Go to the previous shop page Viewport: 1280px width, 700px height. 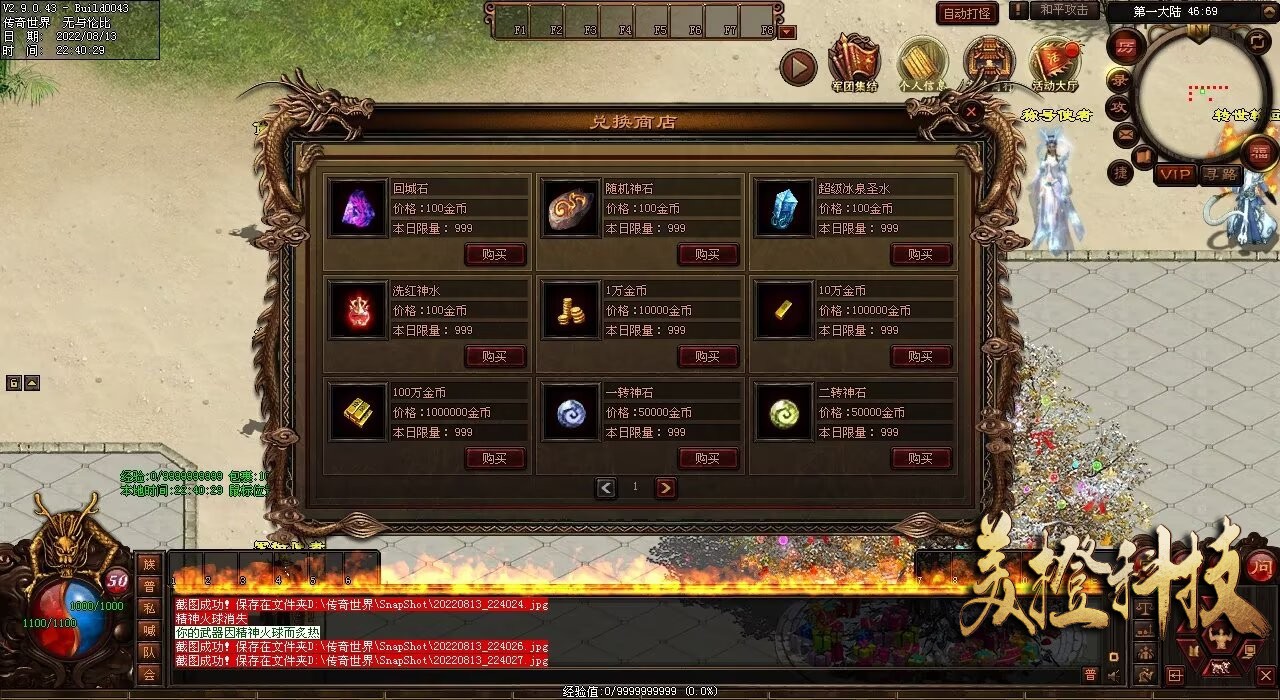[x=606, y=488]
